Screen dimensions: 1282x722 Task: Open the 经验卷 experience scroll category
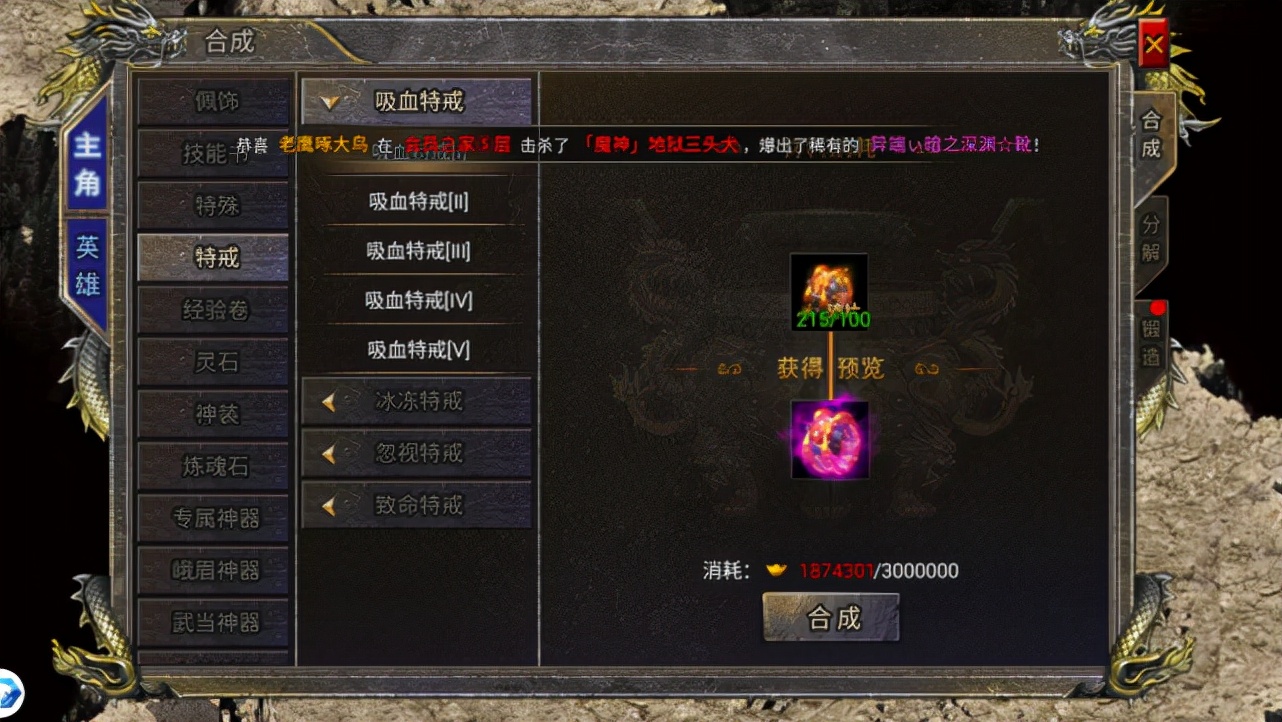click(214, 310)
